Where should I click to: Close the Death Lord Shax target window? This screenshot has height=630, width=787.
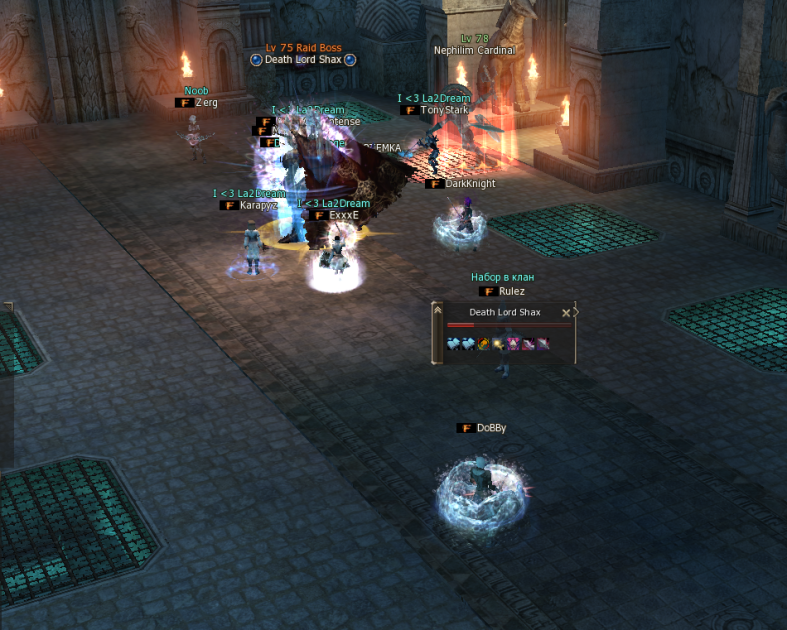[566, 313]
